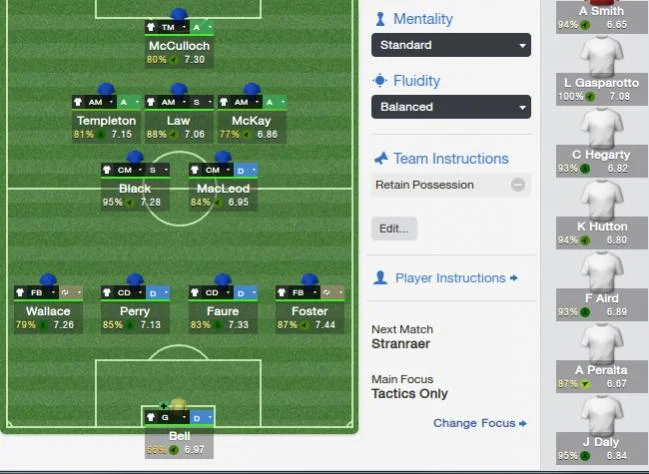Select attacking midfielder McKay
Screen dimensions: 649x474
(251, 120)
